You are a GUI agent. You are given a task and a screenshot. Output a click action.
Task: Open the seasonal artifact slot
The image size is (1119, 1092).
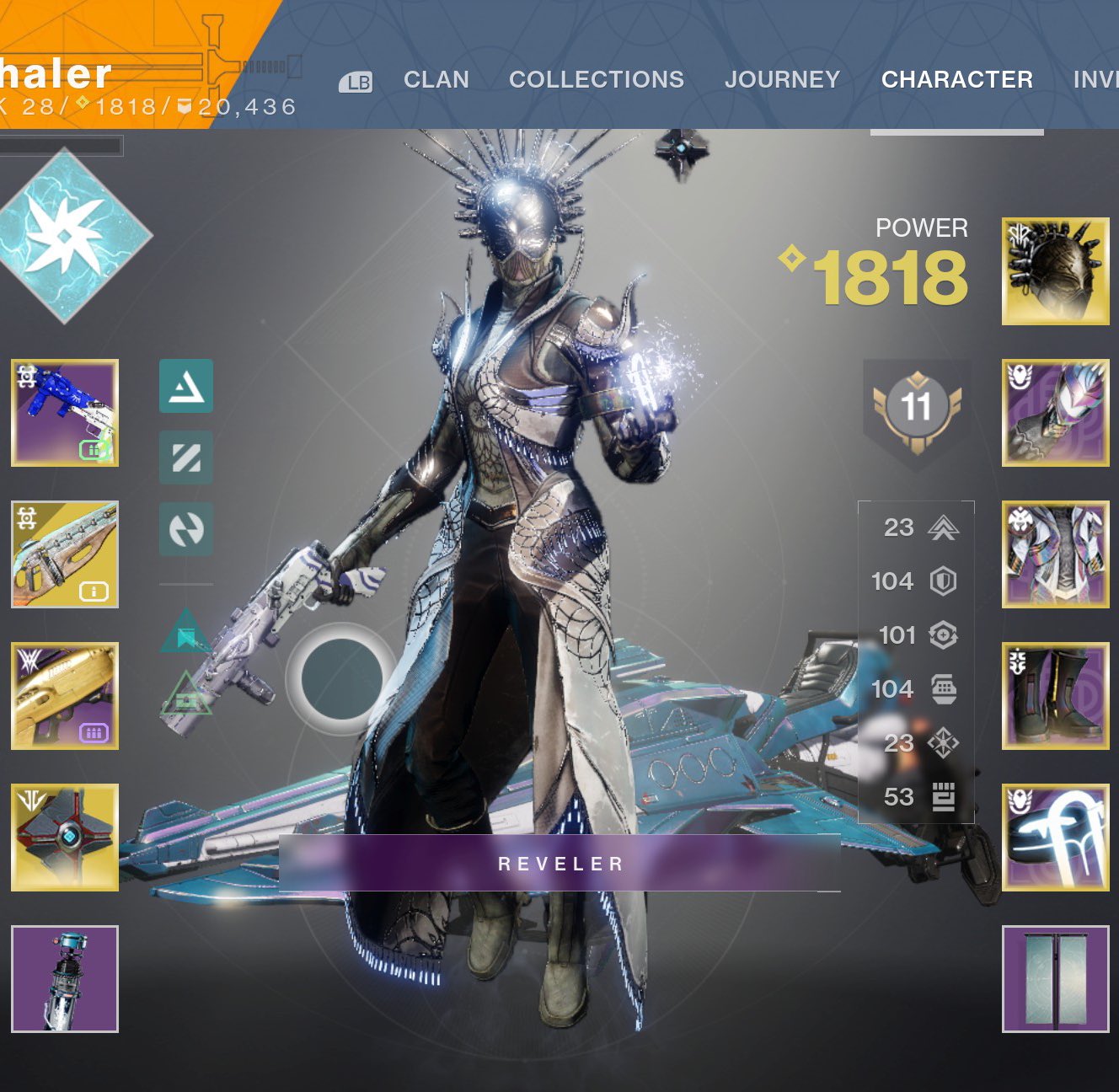(x=66, y=977)
